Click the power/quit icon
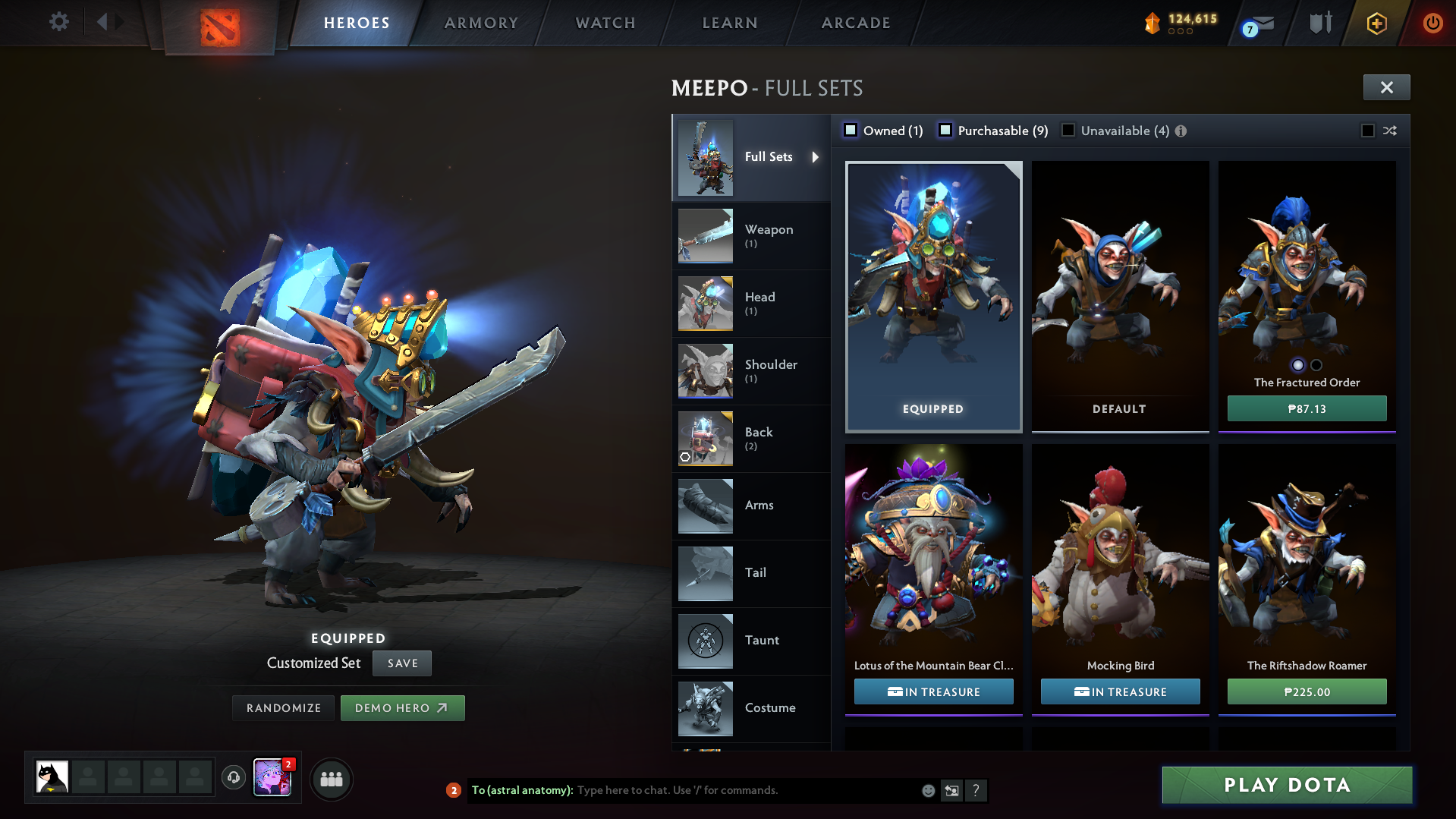The image size is (1456, 819). click(x=1432, y=23)
